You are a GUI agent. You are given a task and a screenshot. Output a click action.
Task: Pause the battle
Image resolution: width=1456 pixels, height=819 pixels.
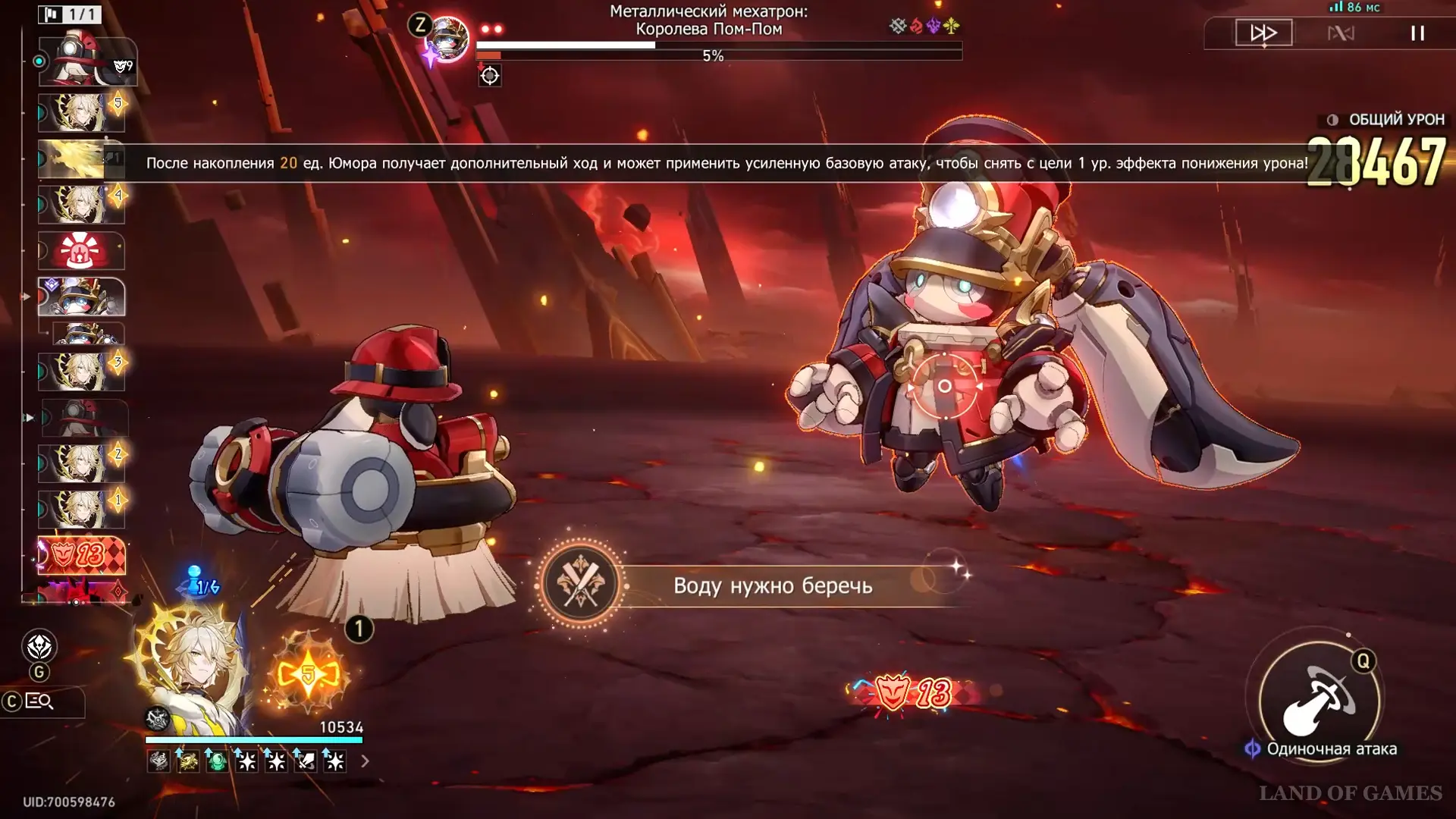tap(1417, 33)
